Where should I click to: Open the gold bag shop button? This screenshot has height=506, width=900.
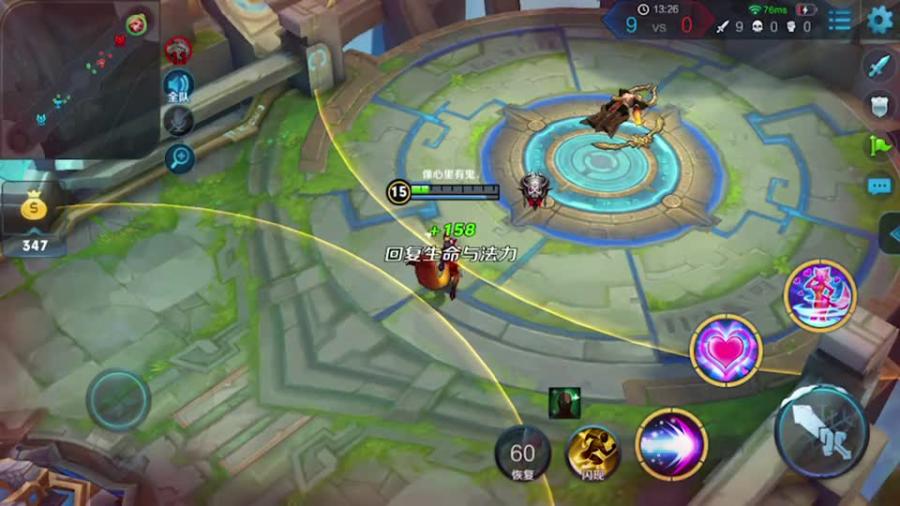32,205
